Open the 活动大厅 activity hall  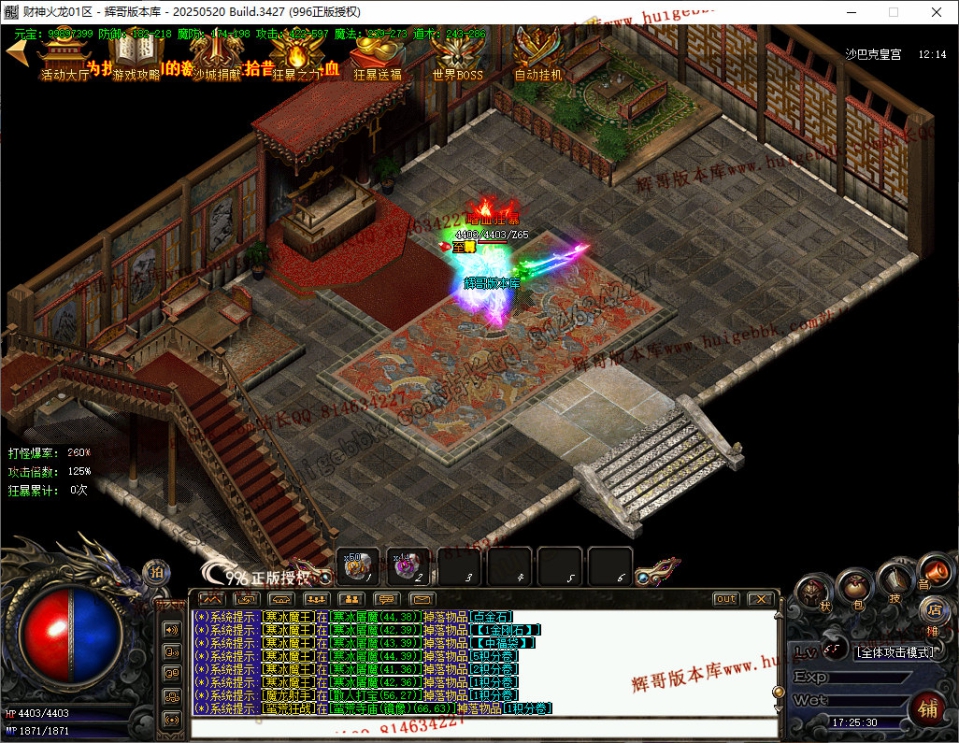63,54
